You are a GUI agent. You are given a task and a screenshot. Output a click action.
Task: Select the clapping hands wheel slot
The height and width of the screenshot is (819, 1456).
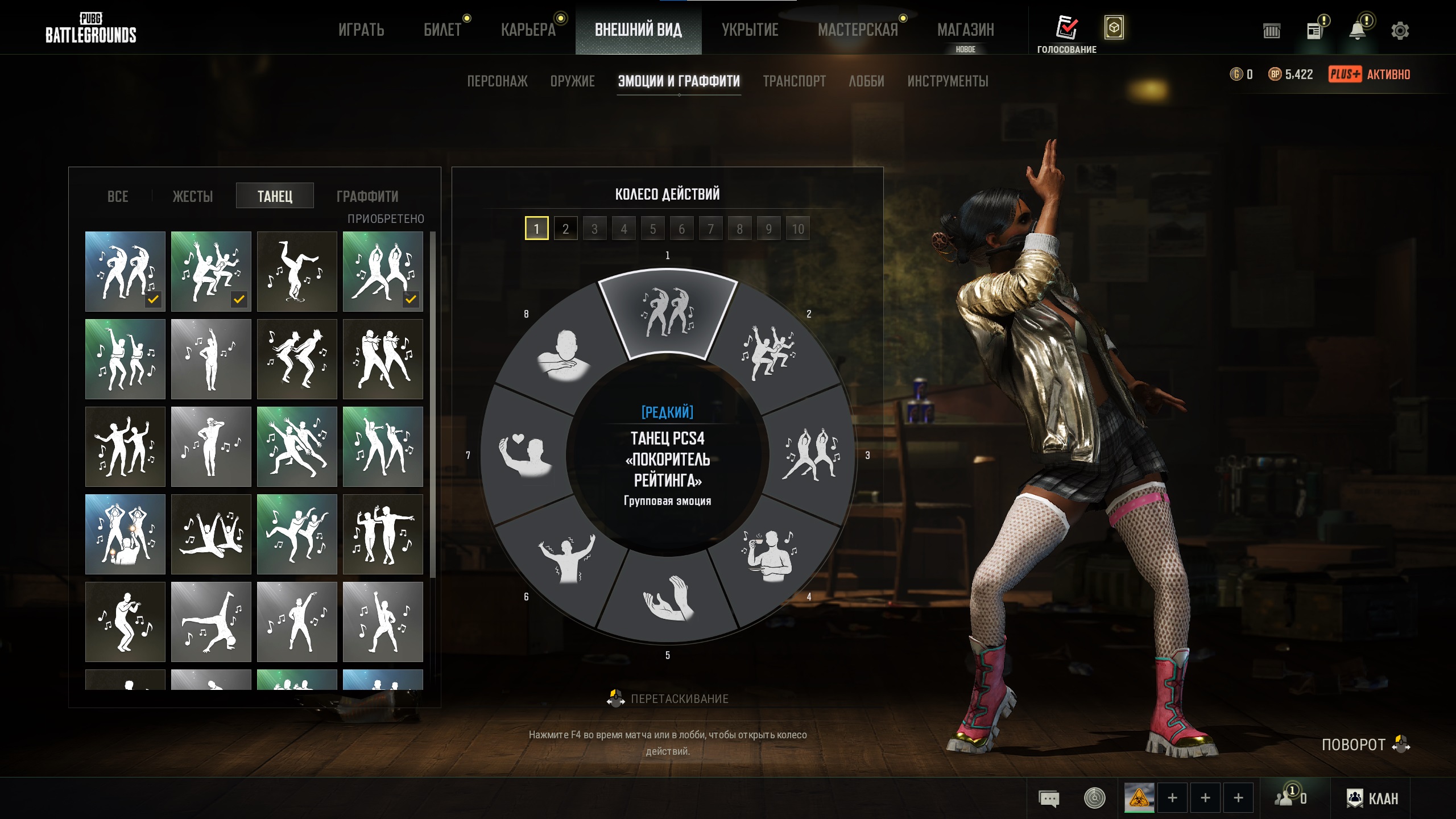click(x=667, y=597)
